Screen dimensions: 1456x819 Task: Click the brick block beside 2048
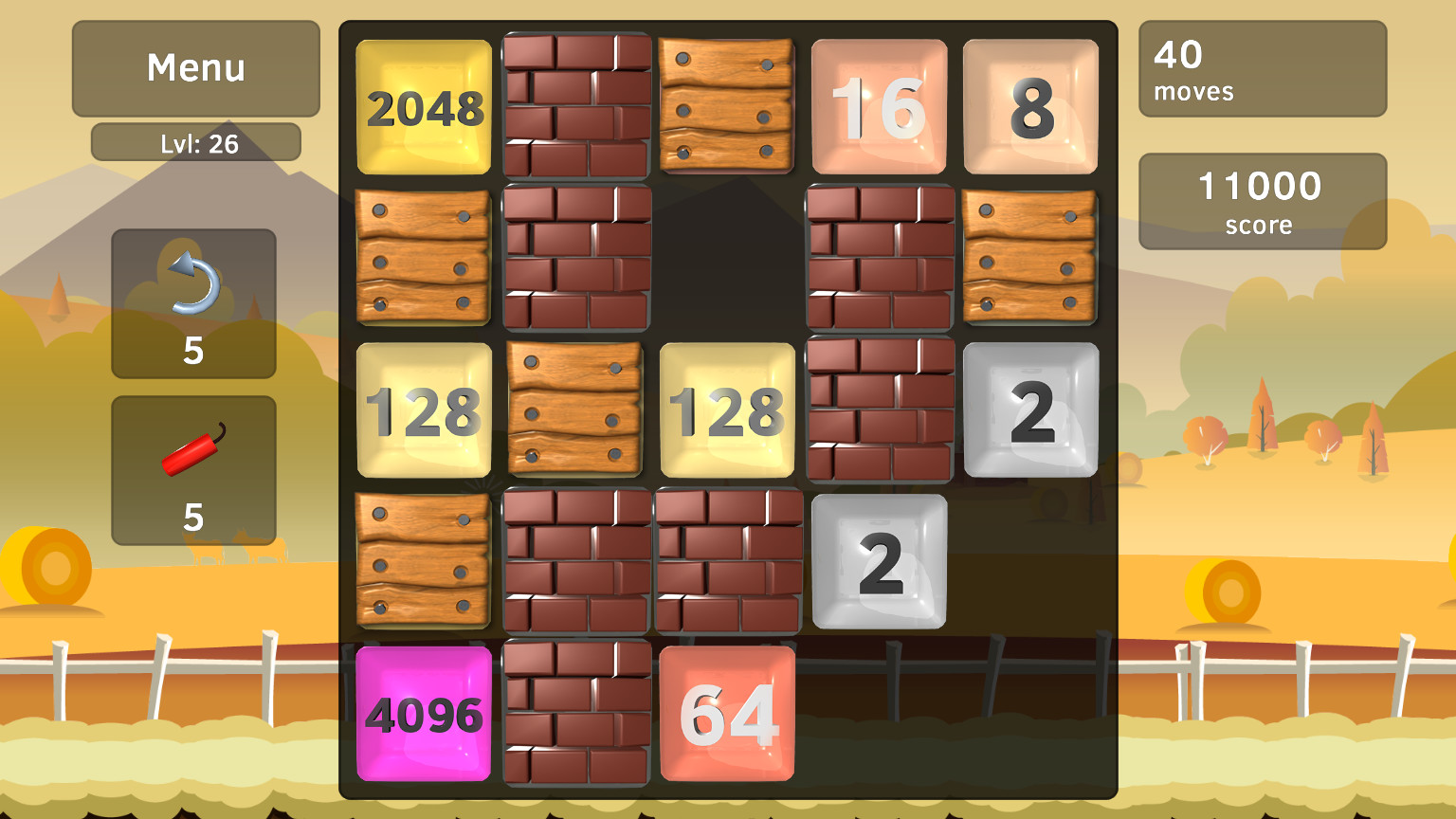[x=574, y=107]
